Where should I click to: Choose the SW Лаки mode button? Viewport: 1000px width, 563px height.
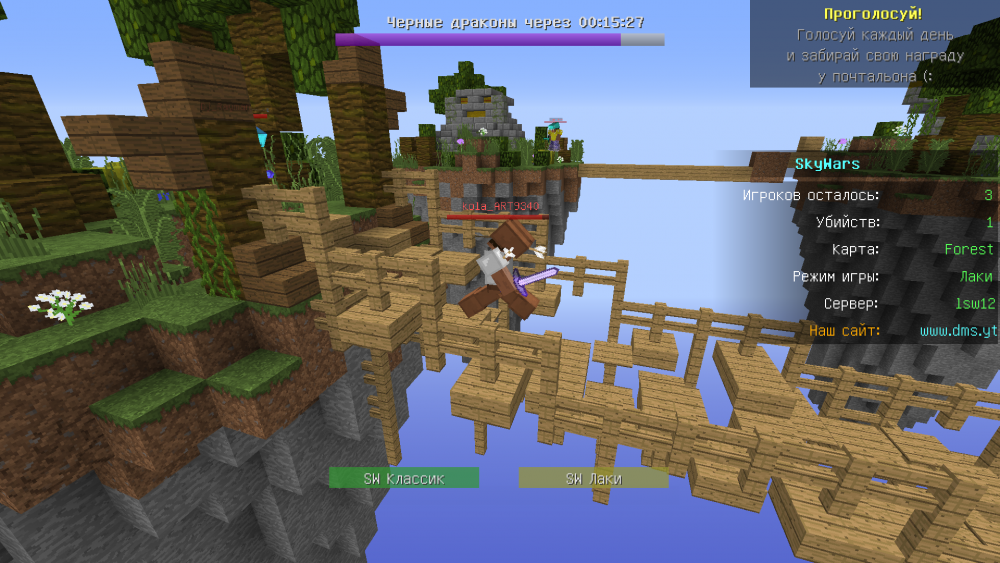pos(593,478)
